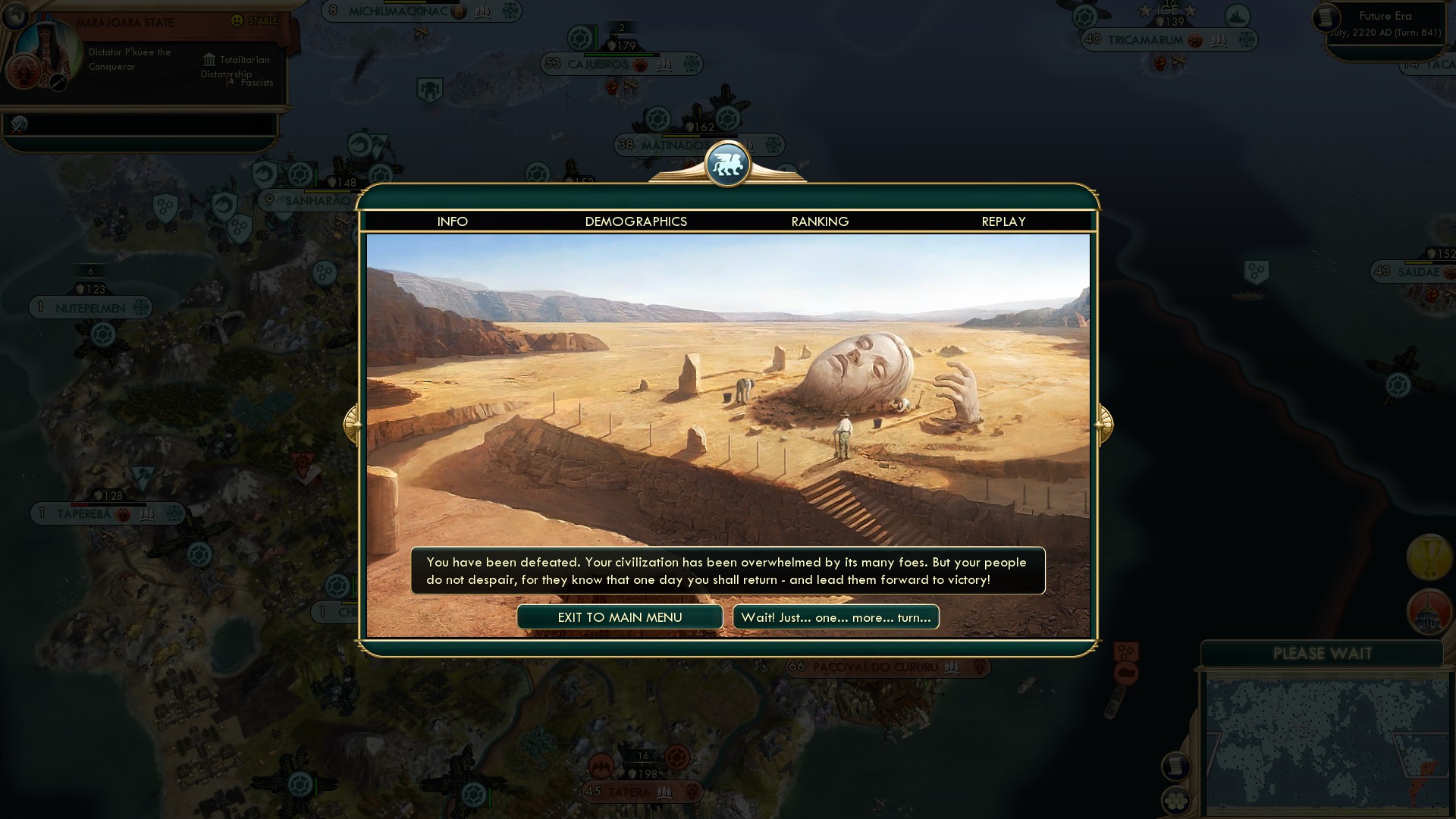Click the Totalitarian Dictatorship government icon
This screenshot has height=819, width=1456.
click(x=210, y=60)
